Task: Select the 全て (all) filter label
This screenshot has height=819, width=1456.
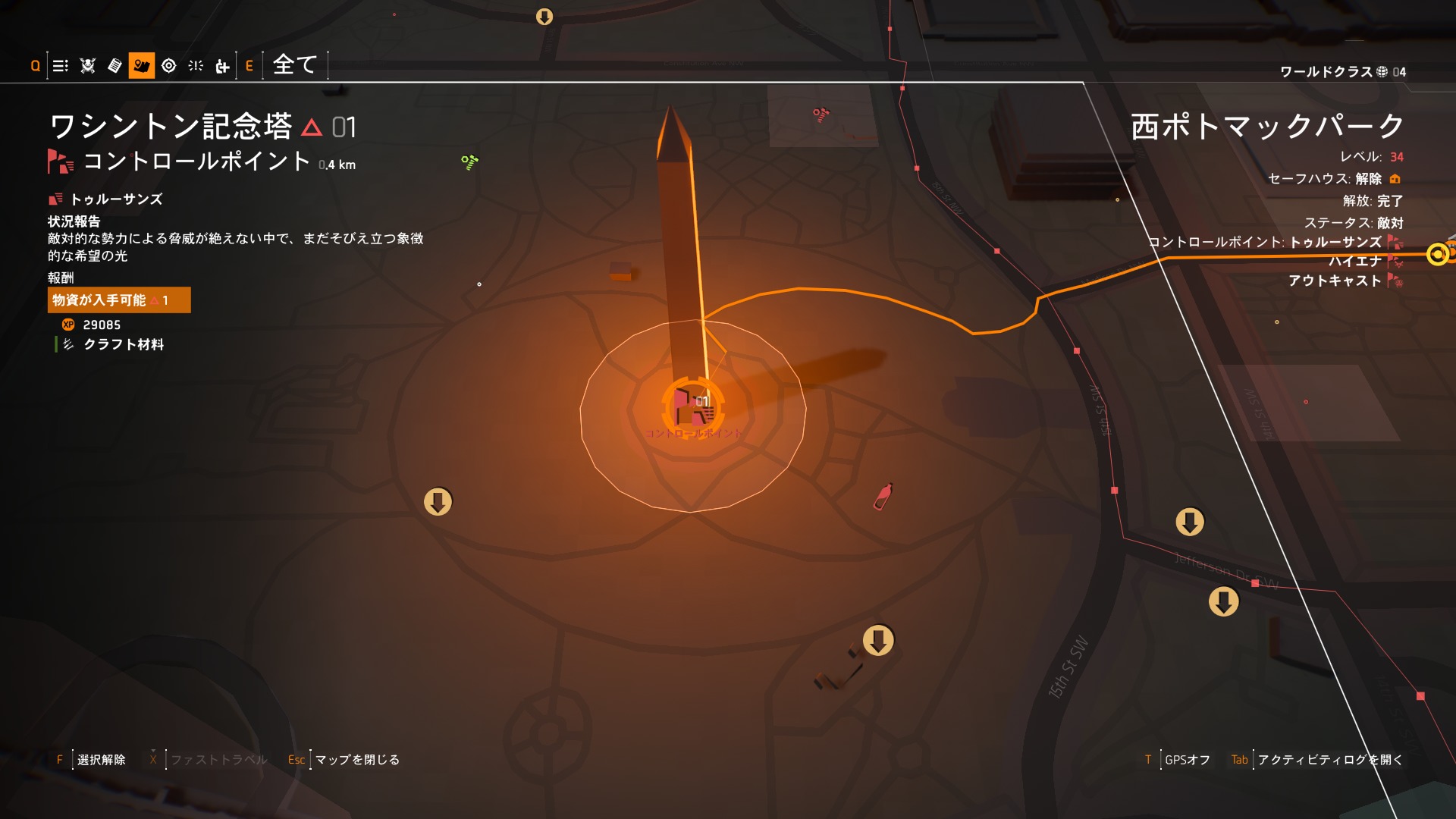Action: click(295, 65)
